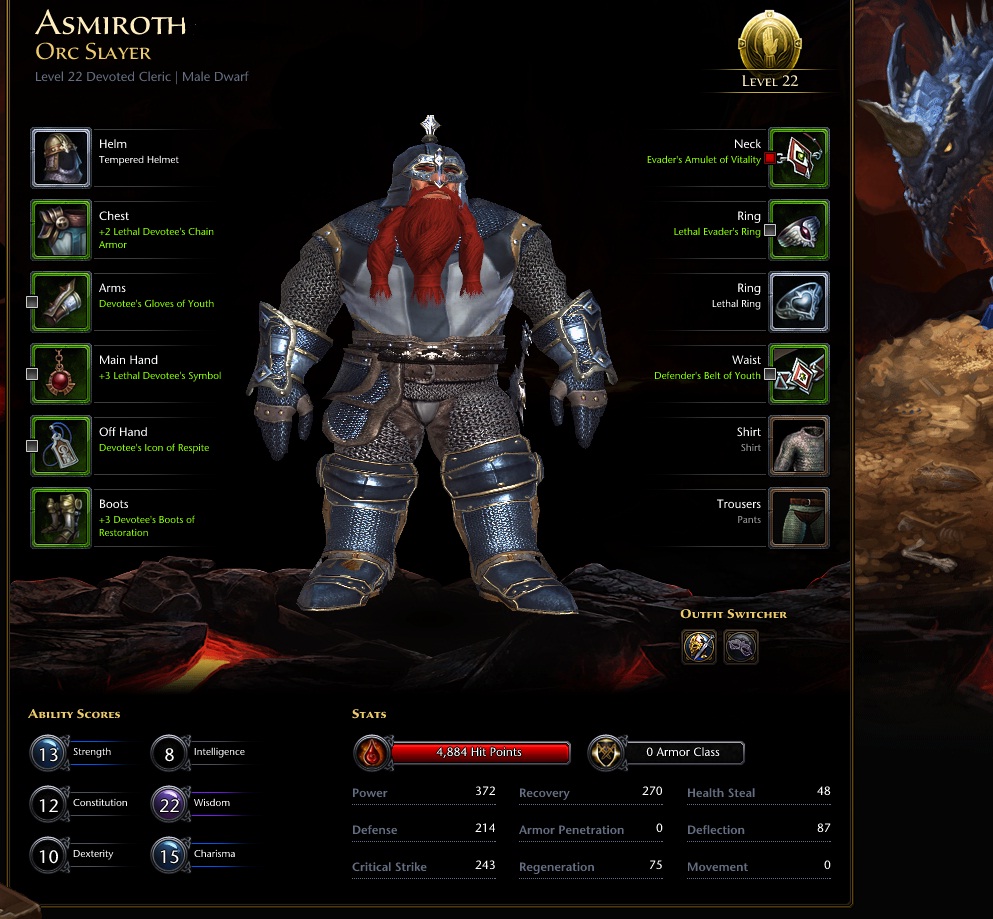Choose the Shirt equipment slot
Viewport: 993px width, 919px height.
[798, 446]
